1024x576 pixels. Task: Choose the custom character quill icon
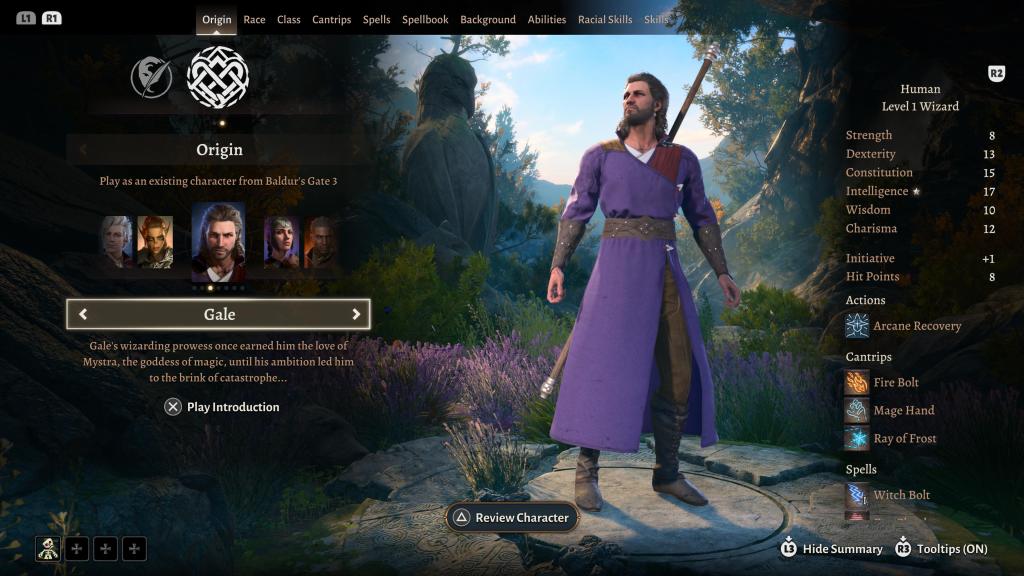150,77
